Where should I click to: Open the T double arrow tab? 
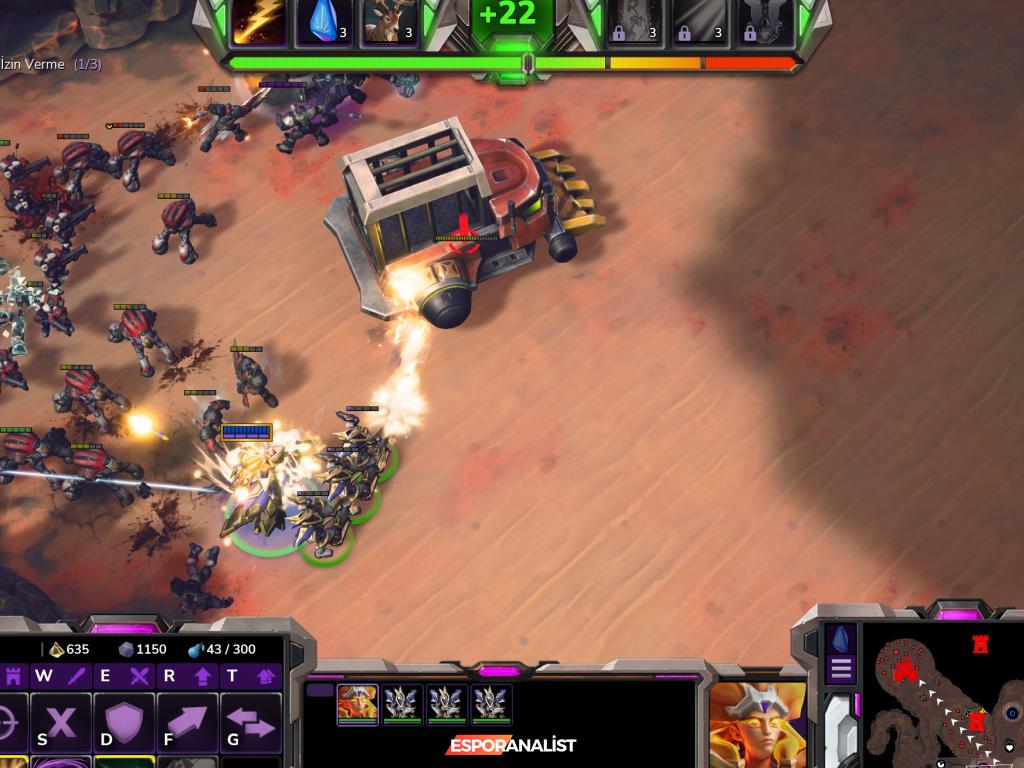click(249, 676)
